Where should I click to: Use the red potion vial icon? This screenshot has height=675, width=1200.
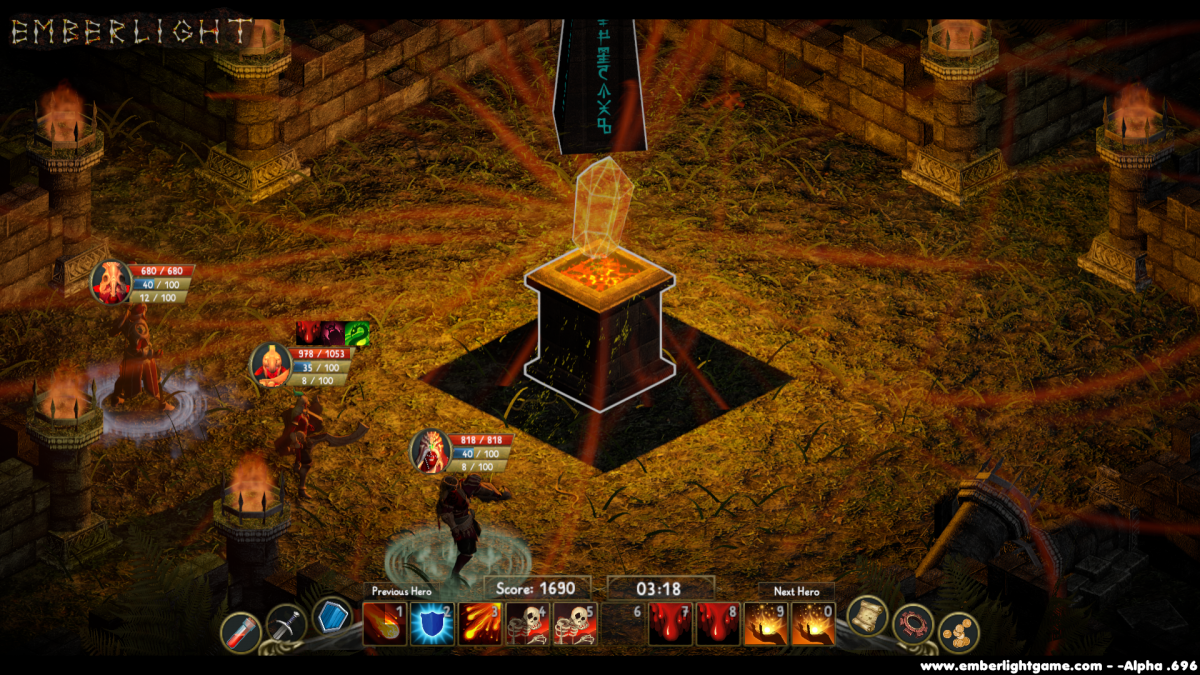click(241, 632)
